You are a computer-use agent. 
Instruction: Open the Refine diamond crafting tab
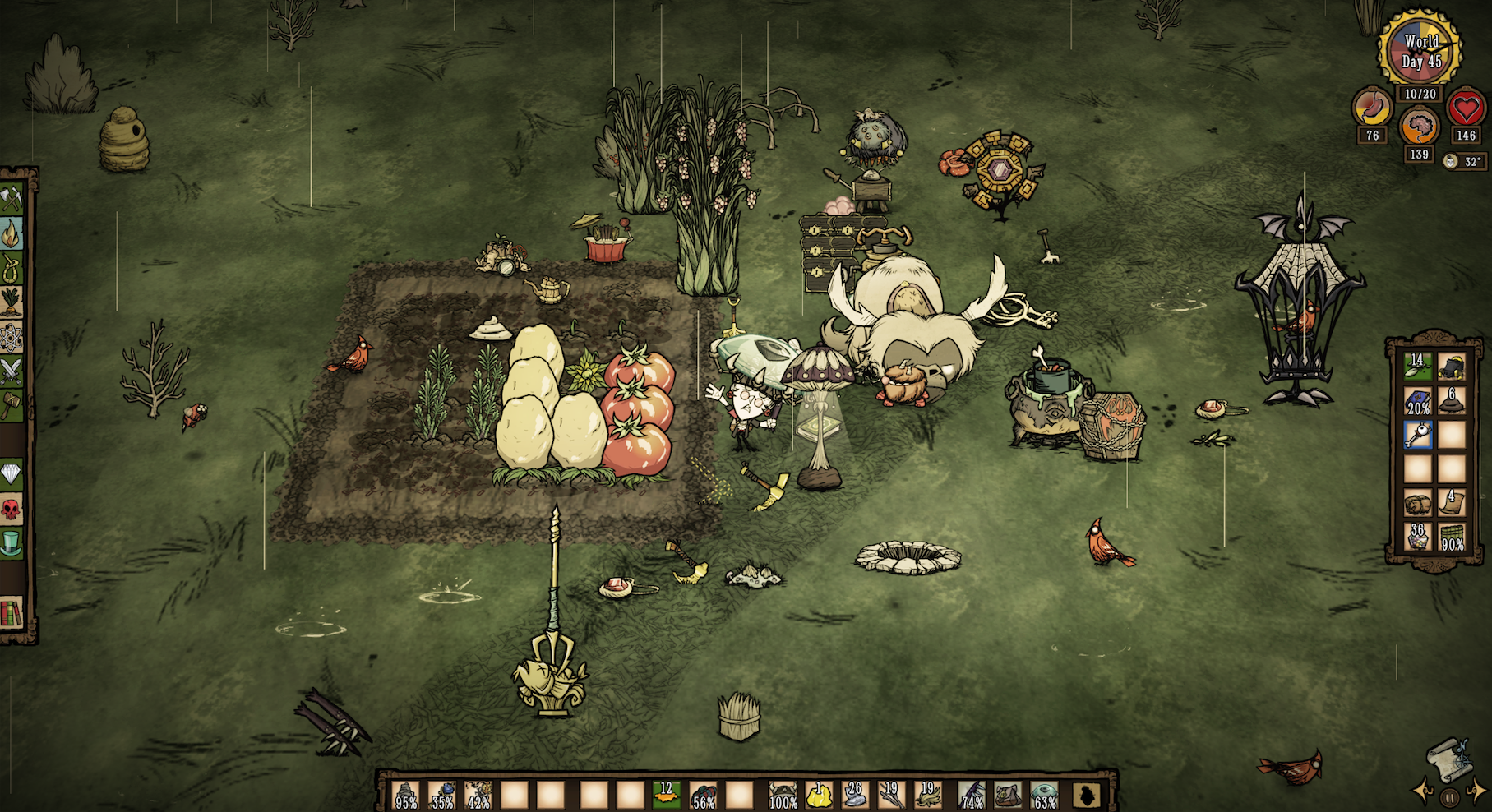(12, 474)
